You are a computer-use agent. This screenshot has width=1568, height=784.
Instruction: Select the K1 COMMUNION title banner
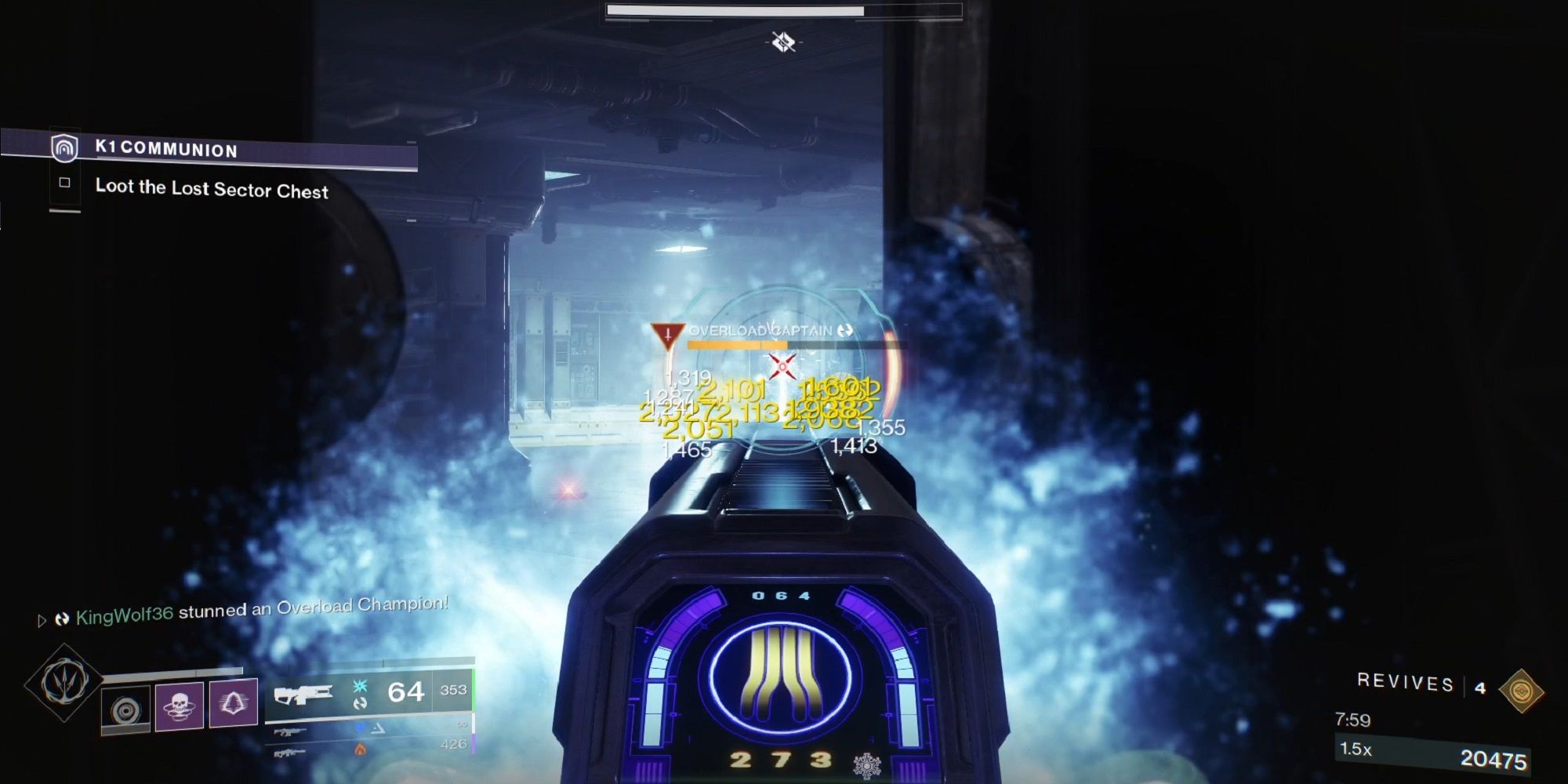[169, 151]
